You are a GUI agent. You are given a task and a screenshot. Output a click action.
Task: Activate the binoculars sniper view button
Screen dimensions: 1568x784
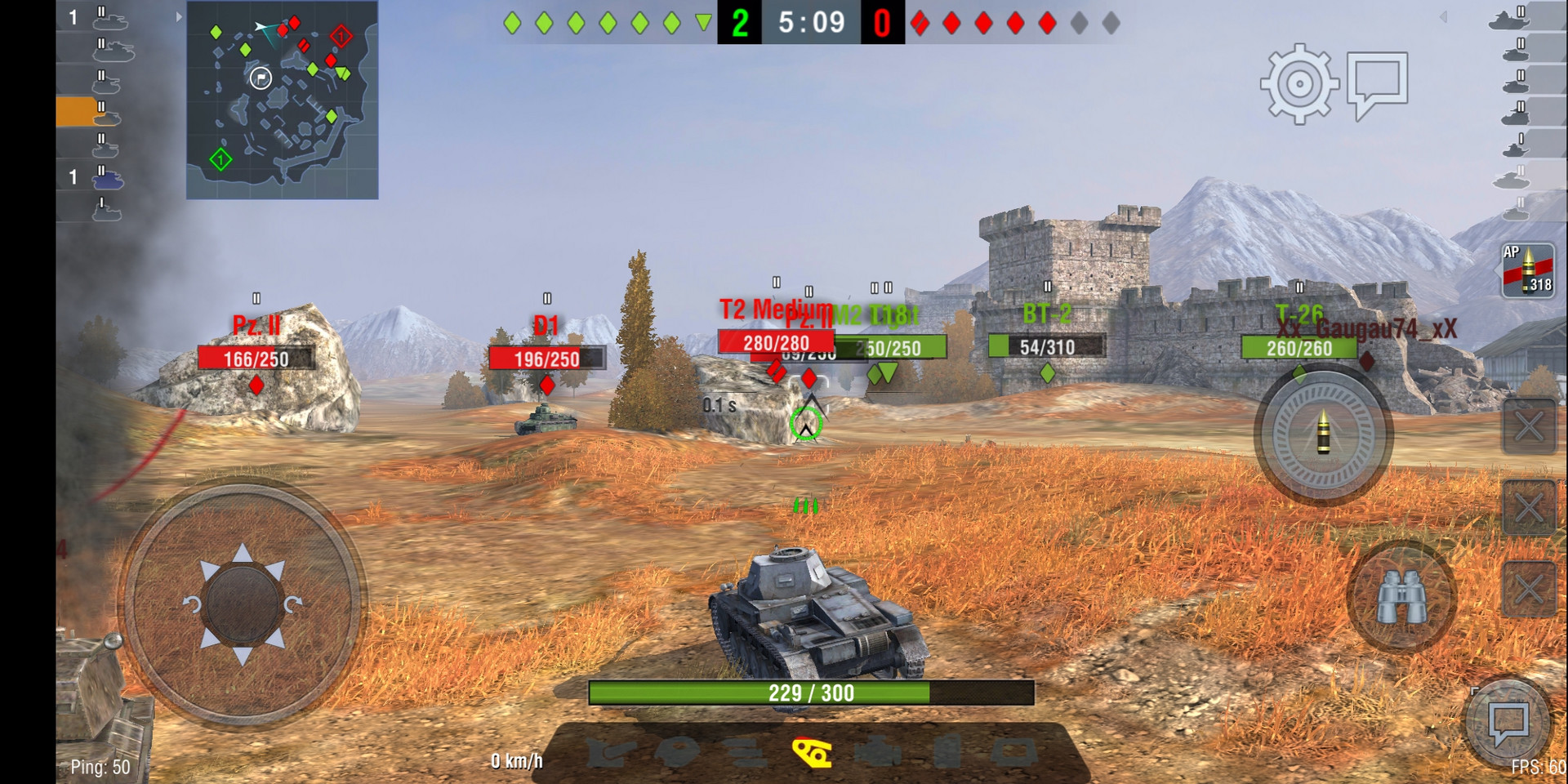coord(1401,597)
